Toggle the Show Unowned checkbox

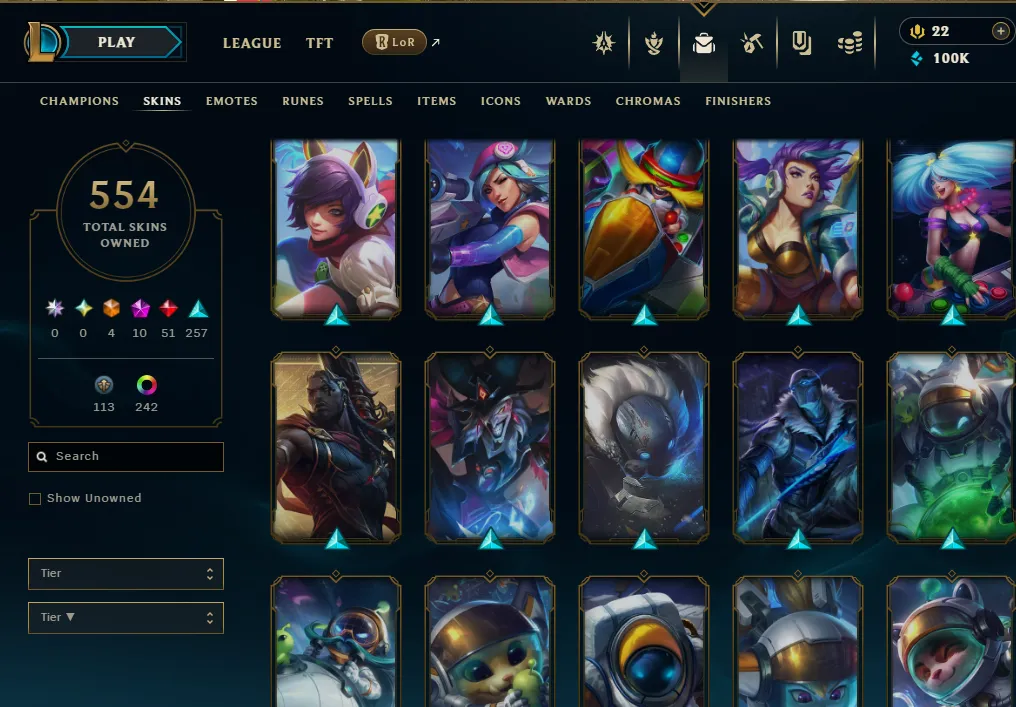point(35,498)
